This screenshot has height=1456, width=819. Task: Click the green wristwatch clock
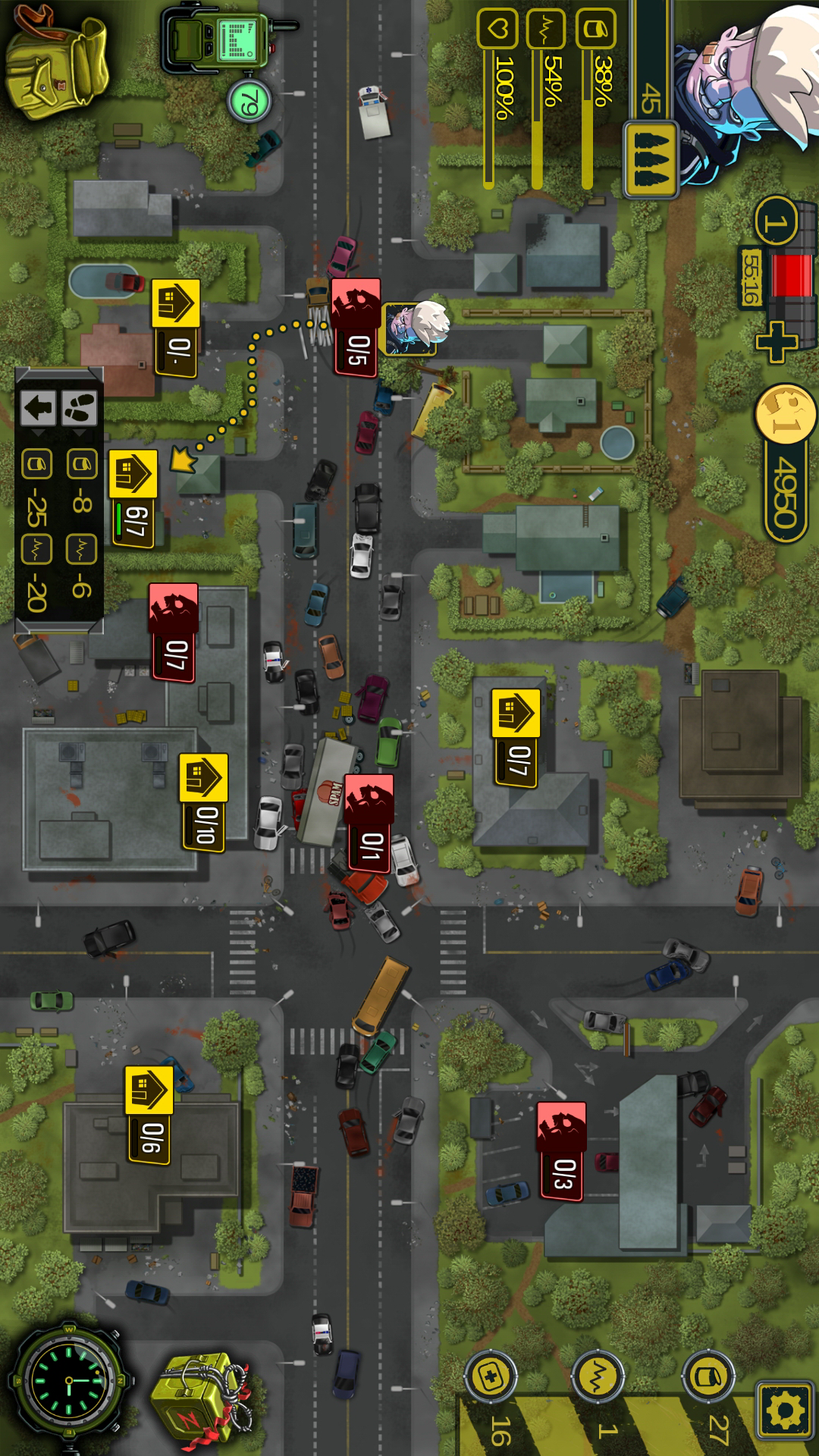click(x=70, y=1382)
